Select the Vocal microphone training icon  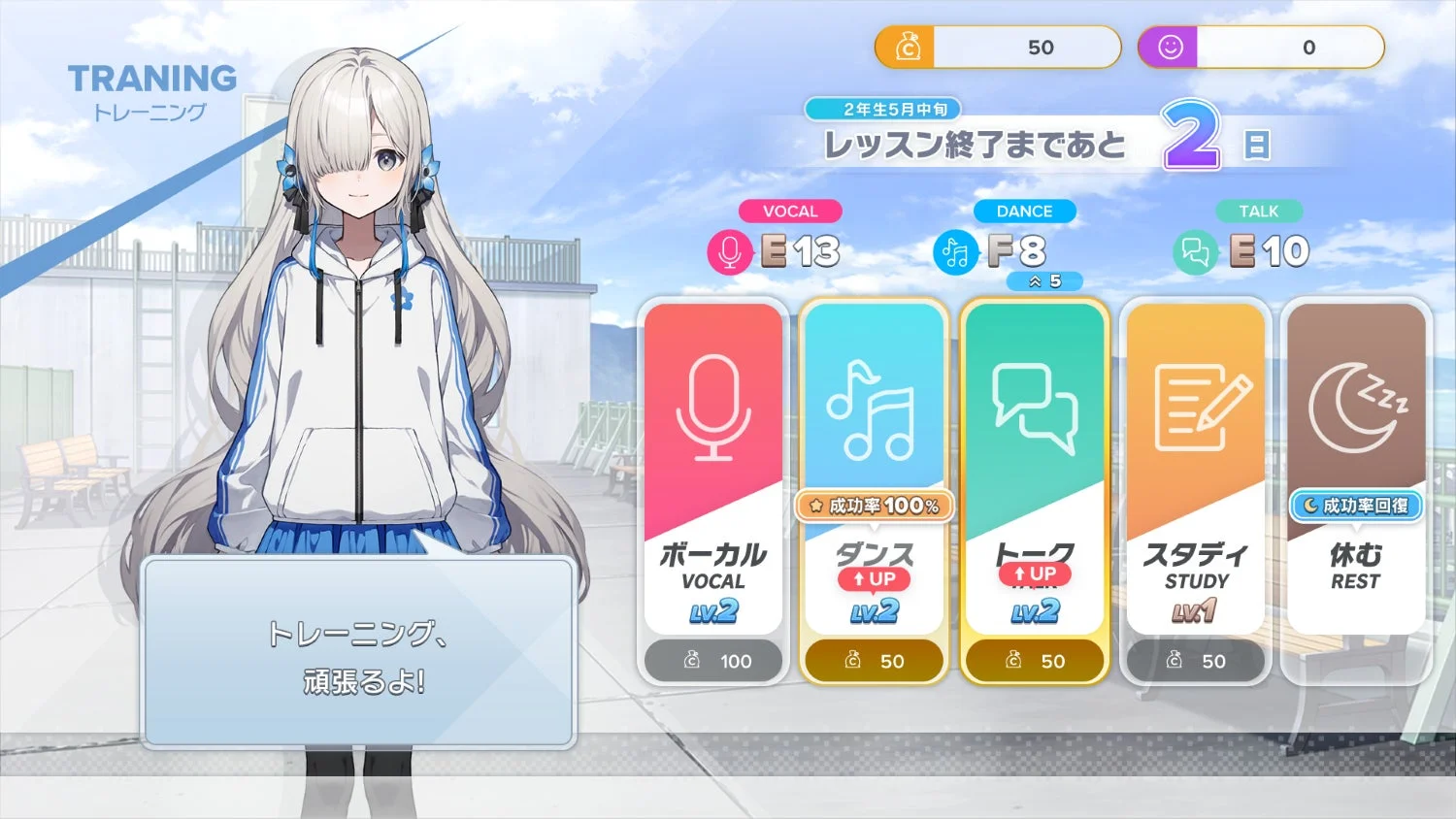point(714,408)
